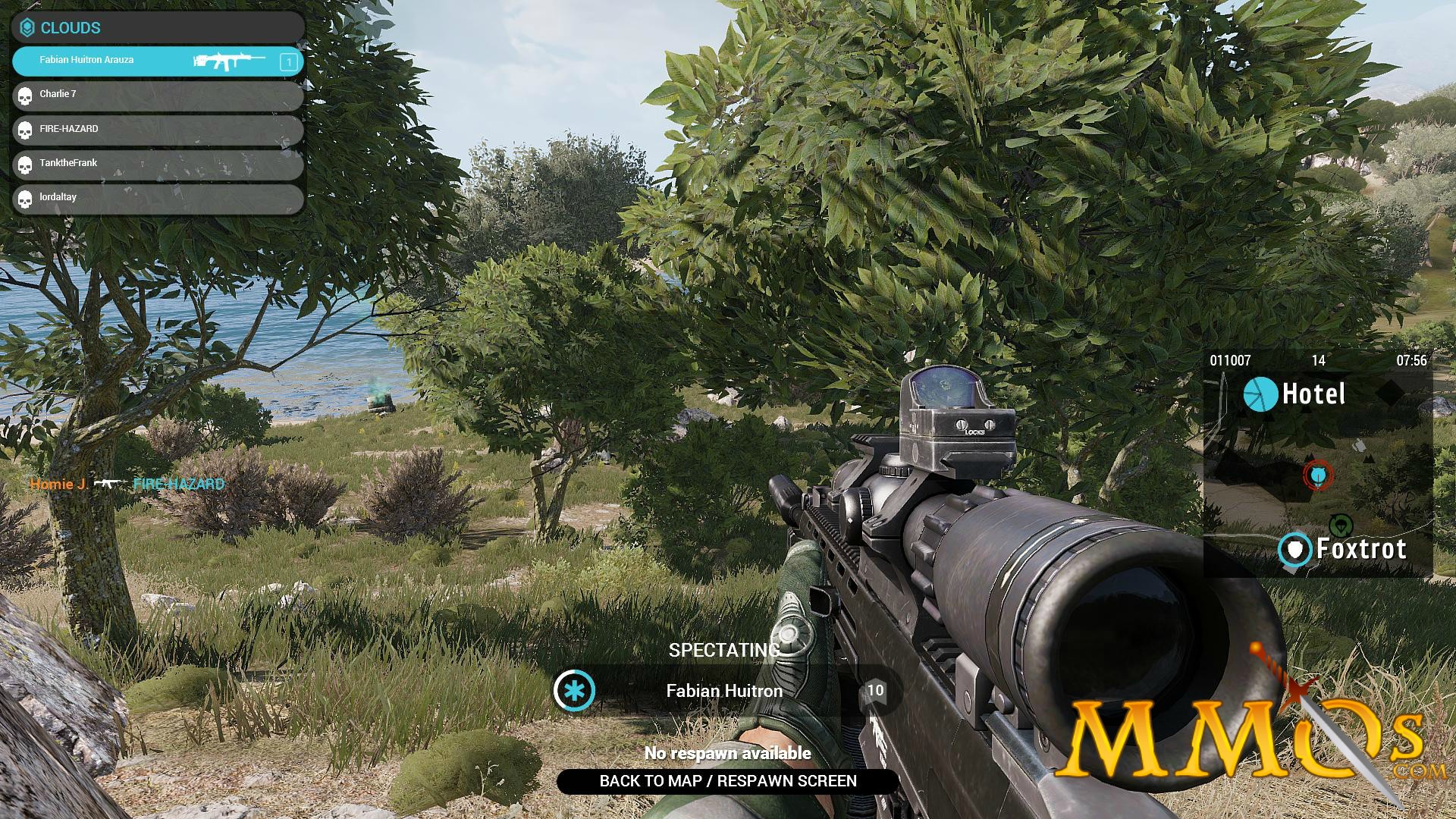Click the skull icon beside Charlie 7
The height and width of the screenshot is (819, 1456).
tap(25, 95)
